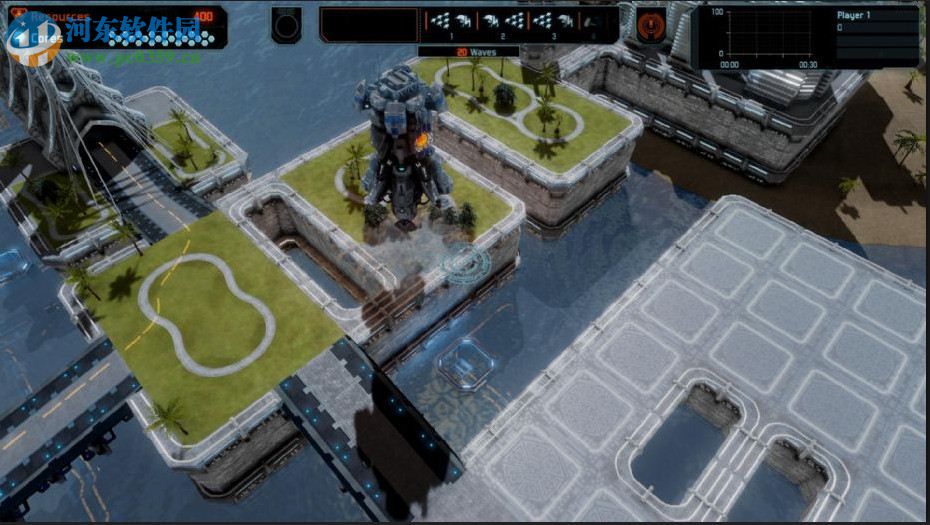Click the circular button beside the resources panel
930x525 pixels.
tap(286, 24)
